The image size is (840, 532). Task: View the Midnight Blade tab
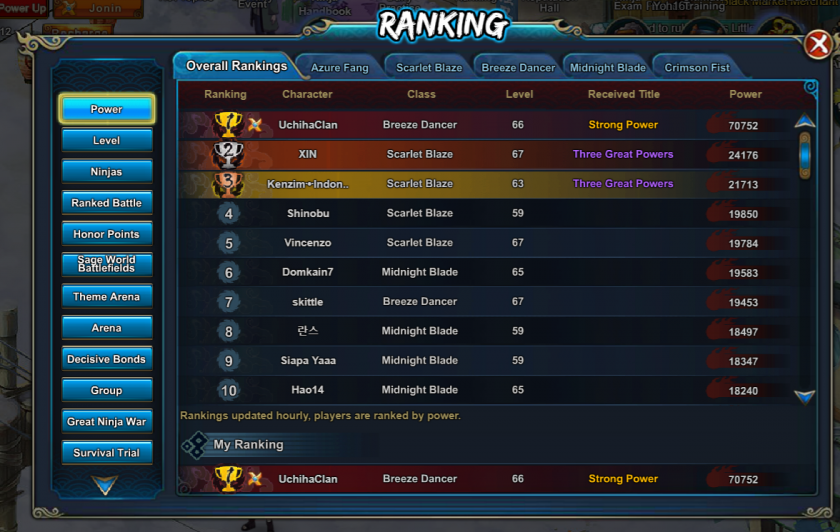click(x=607, y=68)
